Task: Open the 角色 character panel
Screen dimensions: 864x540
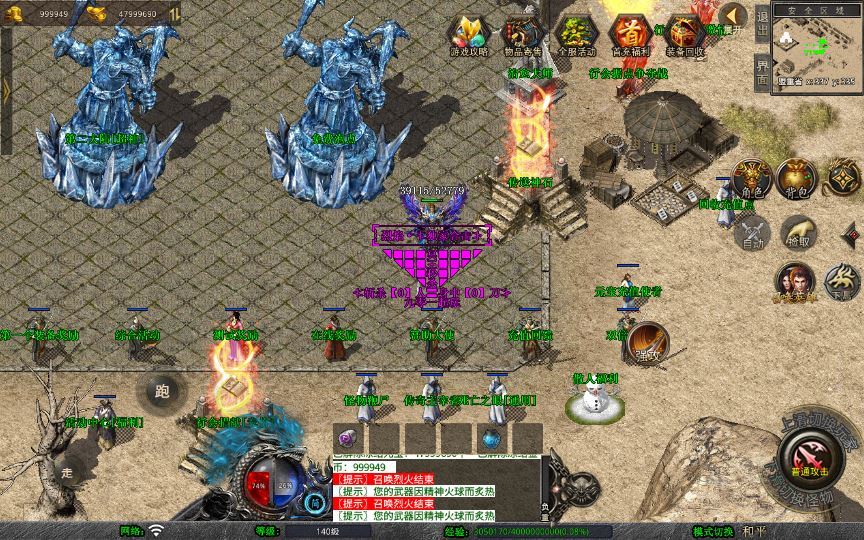Action: tap(754, 178)
